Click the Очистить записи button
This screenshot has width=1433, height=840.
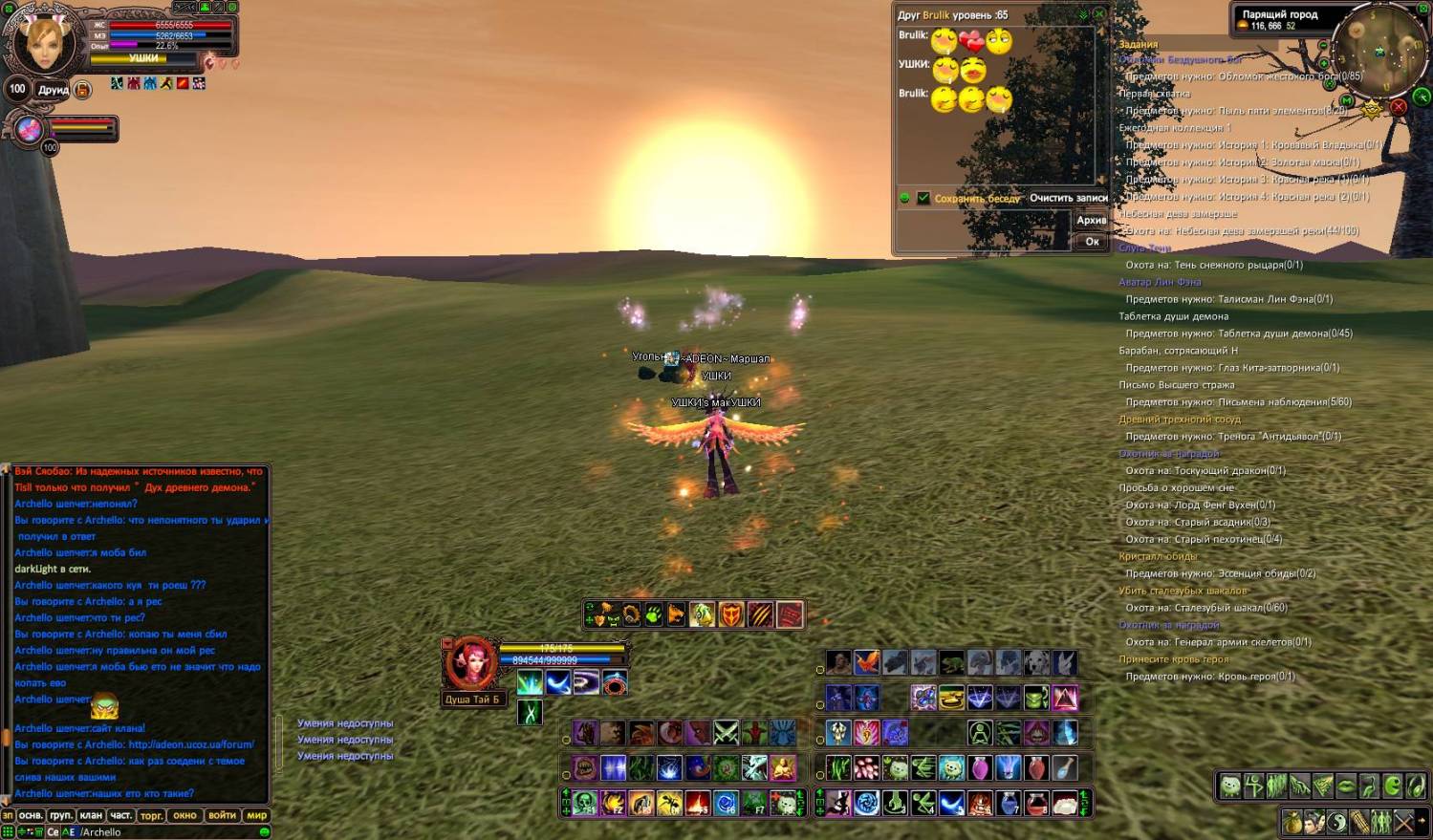tap(1068, 198)
